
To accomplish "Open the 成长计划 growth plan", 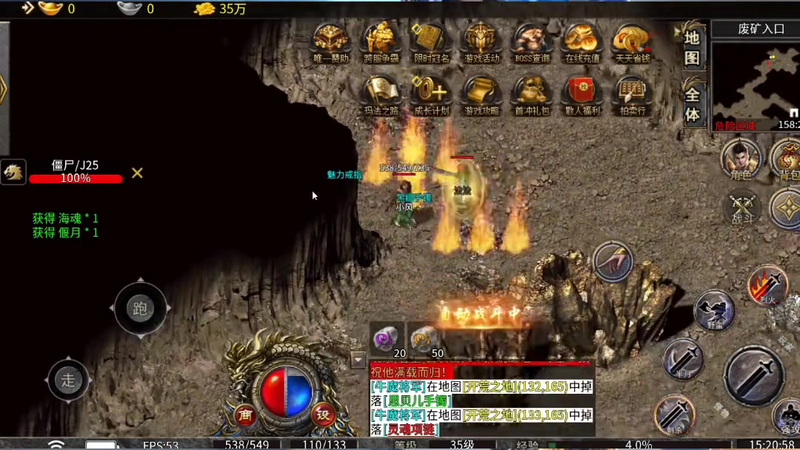I will point(431,93).
